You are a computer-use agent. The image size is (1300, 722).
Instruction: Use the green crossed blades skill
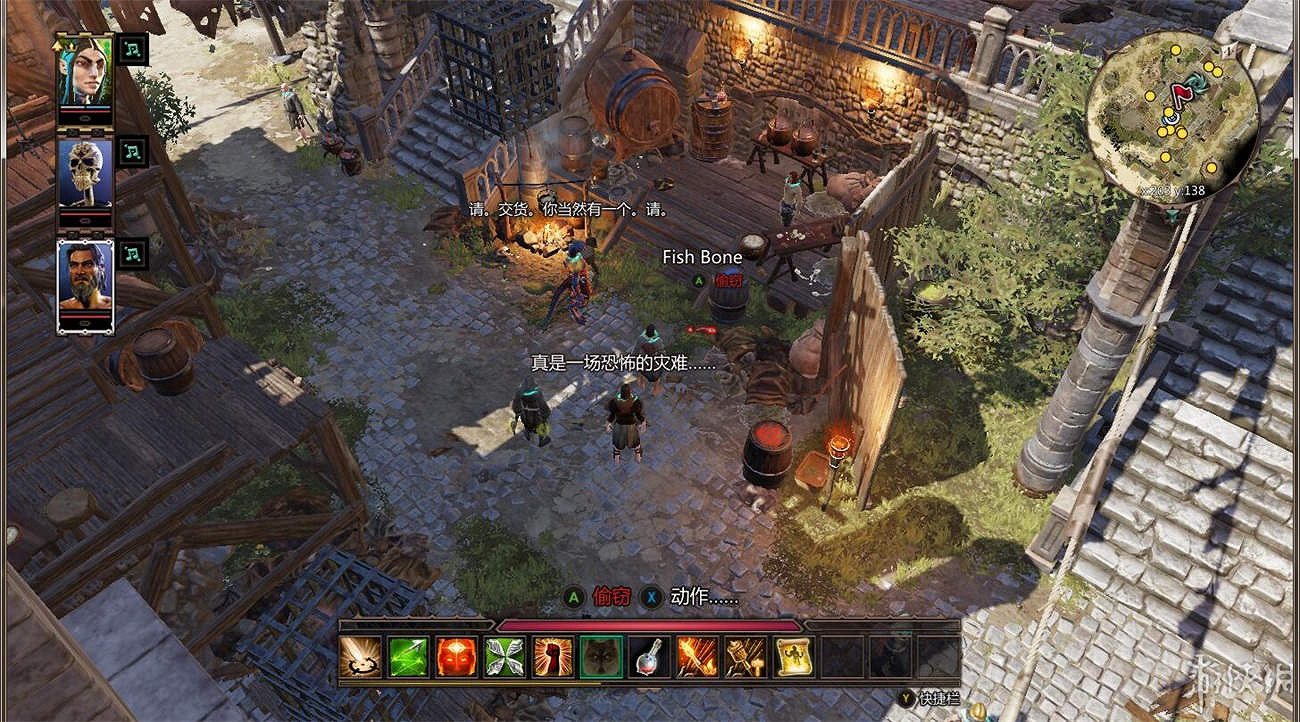coord(504,656)
